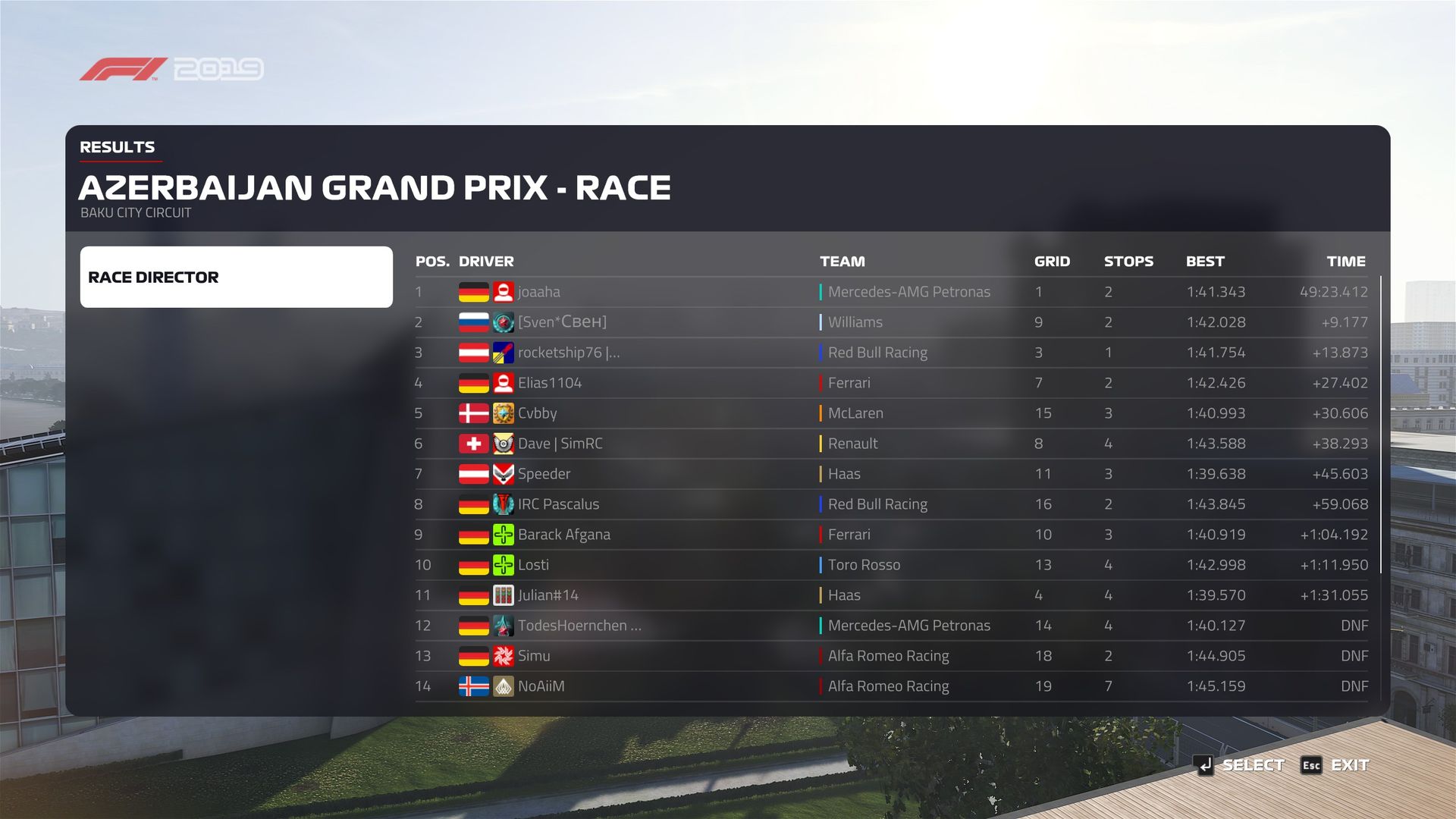This screenshot has height=819, width=1456.
Task: Choose Losti's Toro Rosso result row
Action: (891, 565)
